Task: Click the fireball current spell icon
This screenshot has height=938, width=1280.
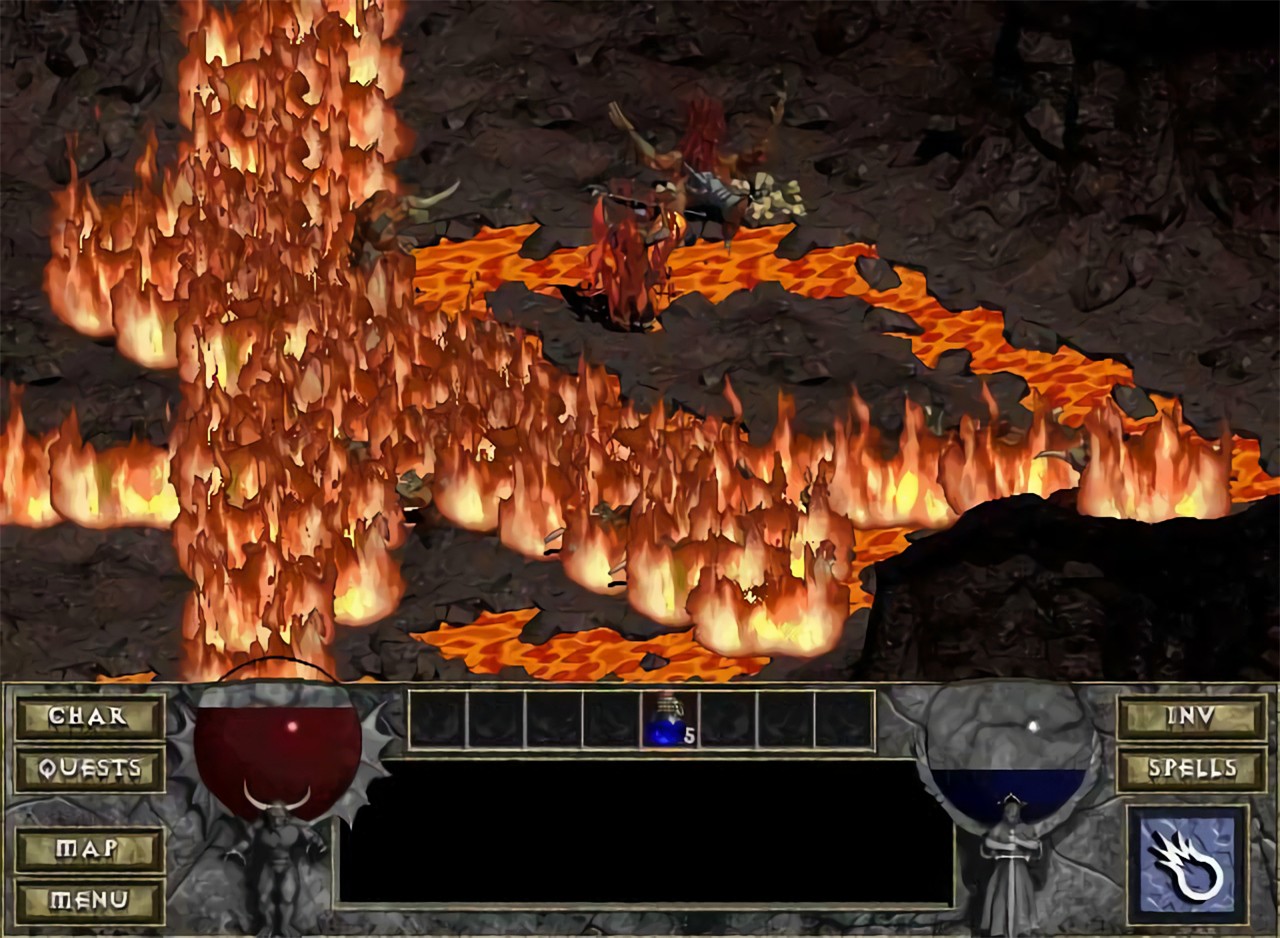Action: pos(1187,864)
